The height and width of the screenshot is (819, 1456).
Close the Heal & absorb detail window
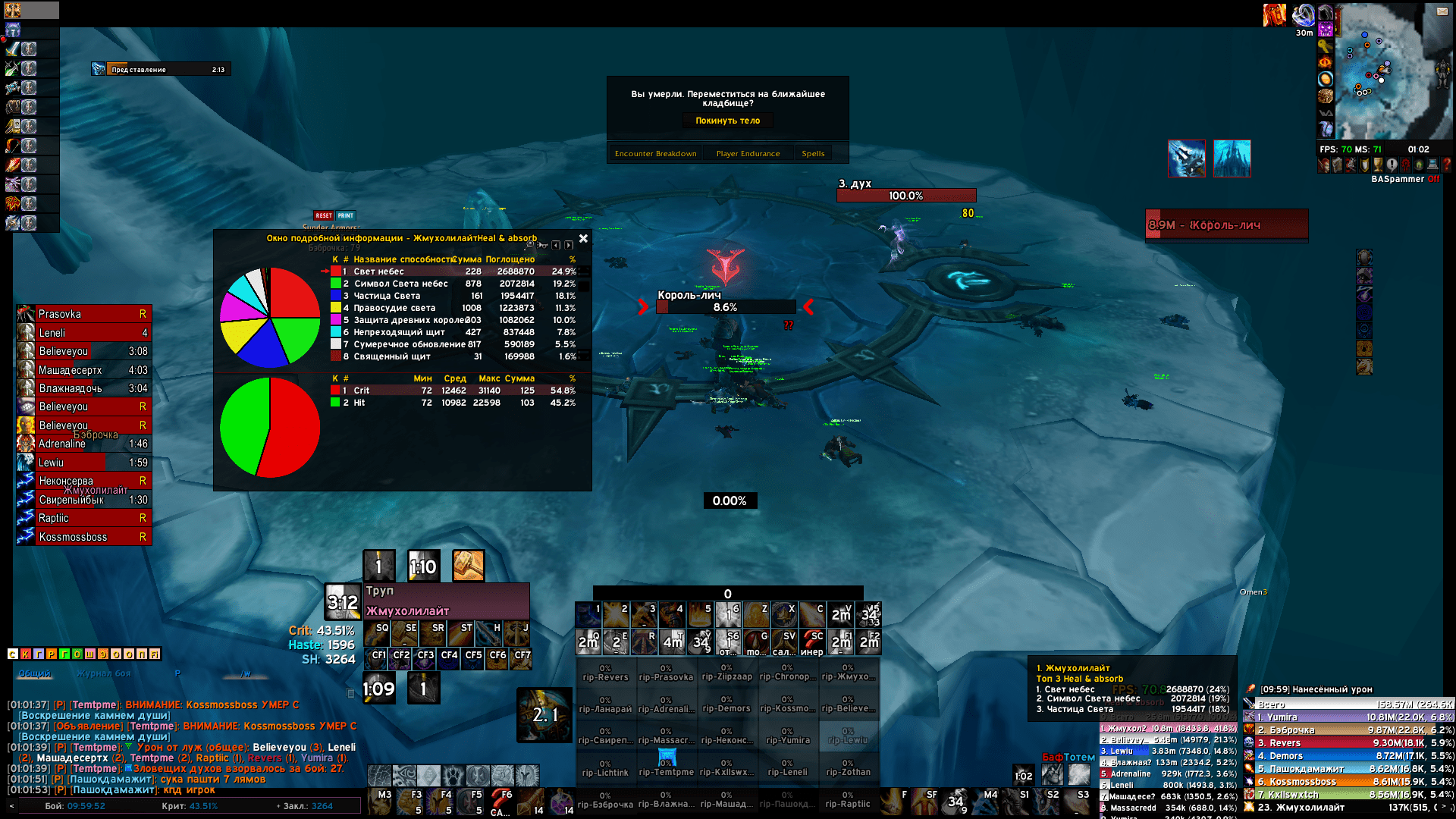click(583, 239)
